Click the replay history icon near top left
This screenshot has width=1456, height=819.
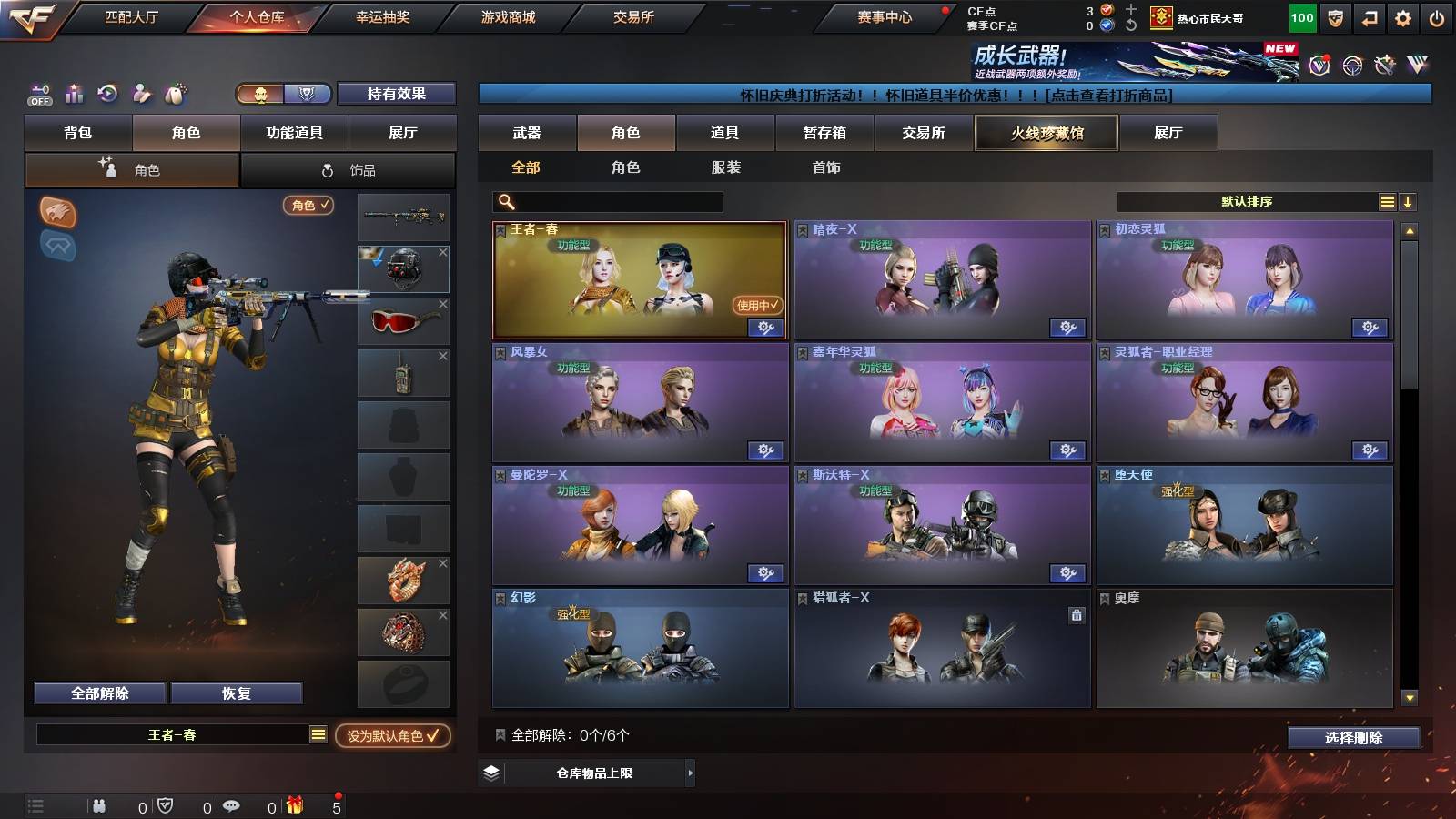107,92
